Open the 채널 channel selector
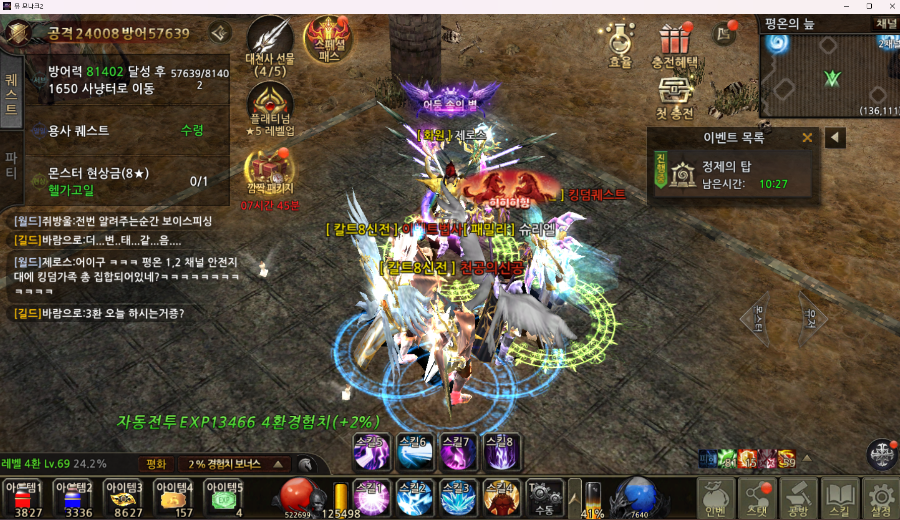This screenshot has width=900, height=520. click(x=886, y=22)
